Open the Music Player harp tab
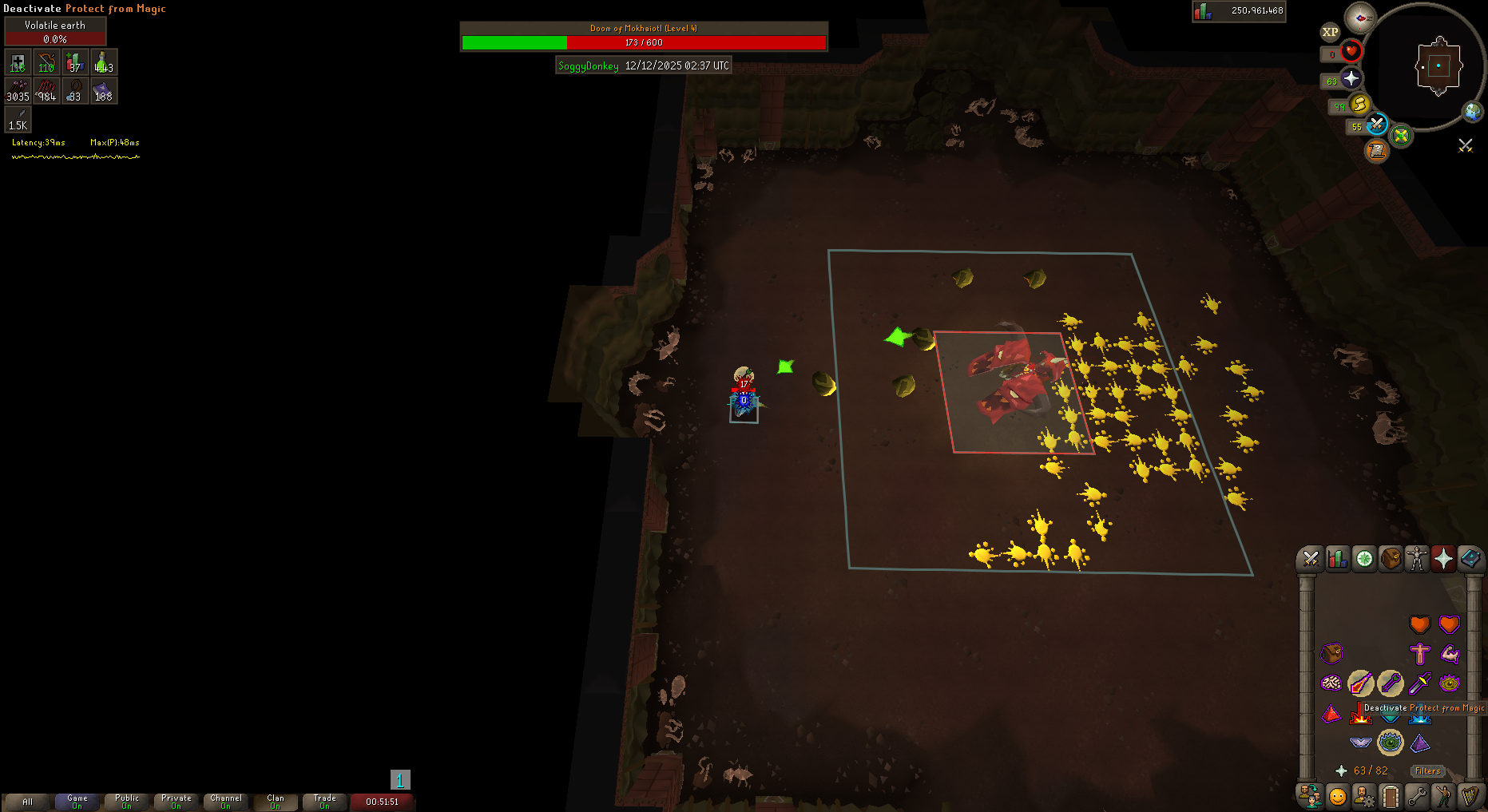This screenshot has width=1488, height=812. pyautogui.click(x=1470, y=796)
